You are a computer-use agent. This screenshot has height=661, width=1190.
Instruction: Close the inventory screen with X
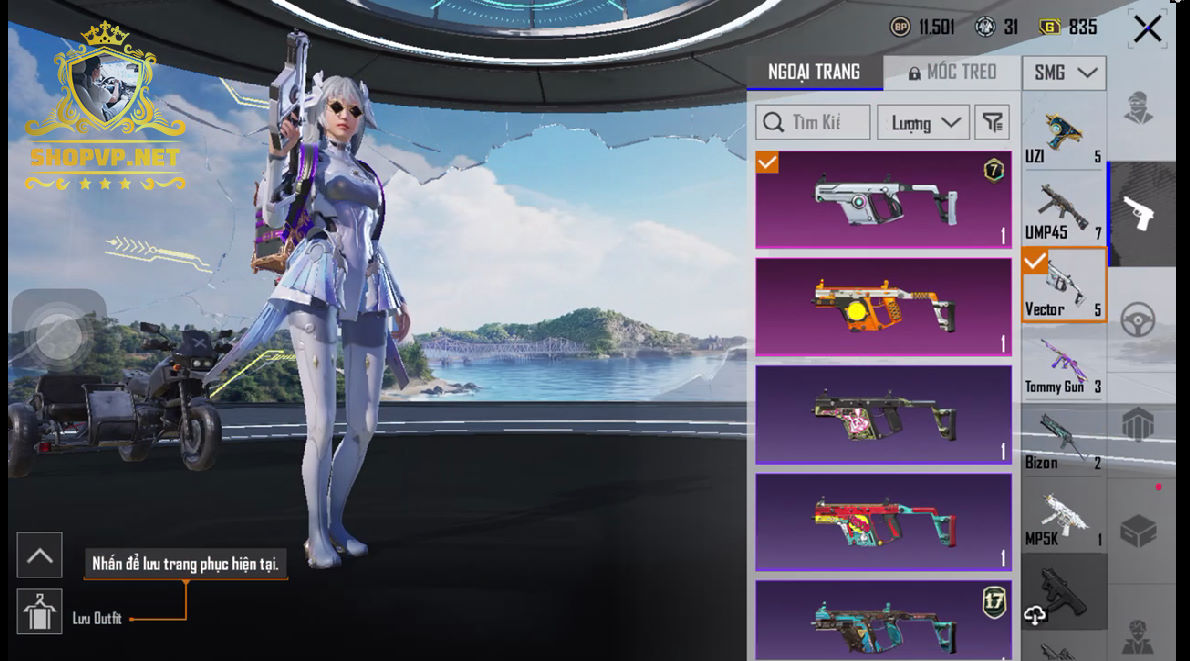1147,29
